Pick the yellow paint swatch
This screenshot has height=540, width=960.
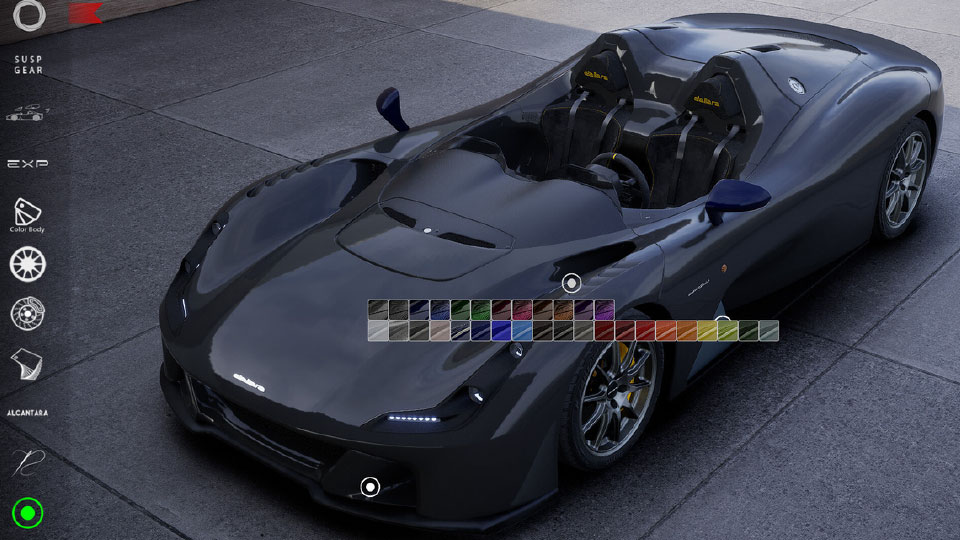point(707,331)
